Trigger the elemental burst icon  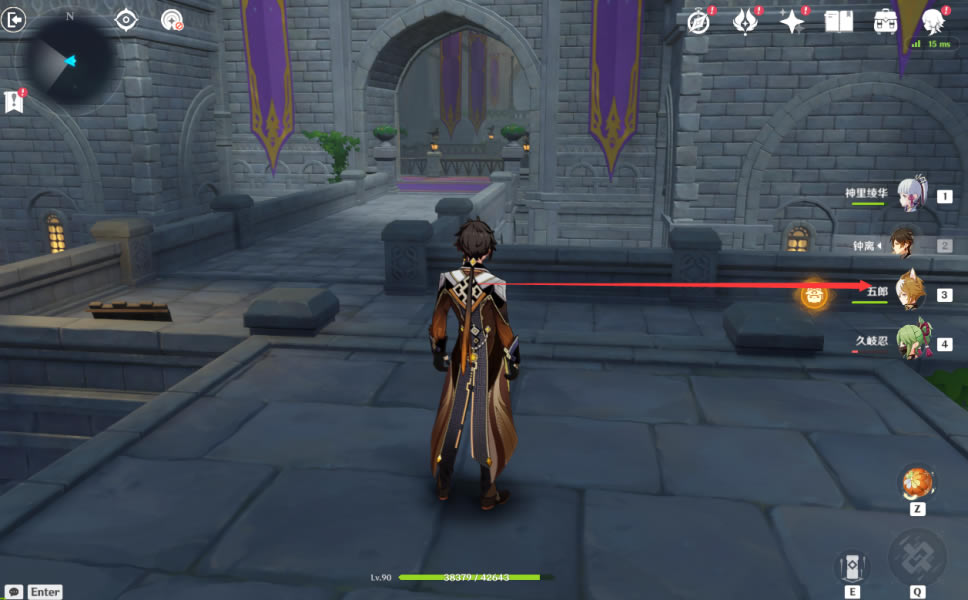917,559
